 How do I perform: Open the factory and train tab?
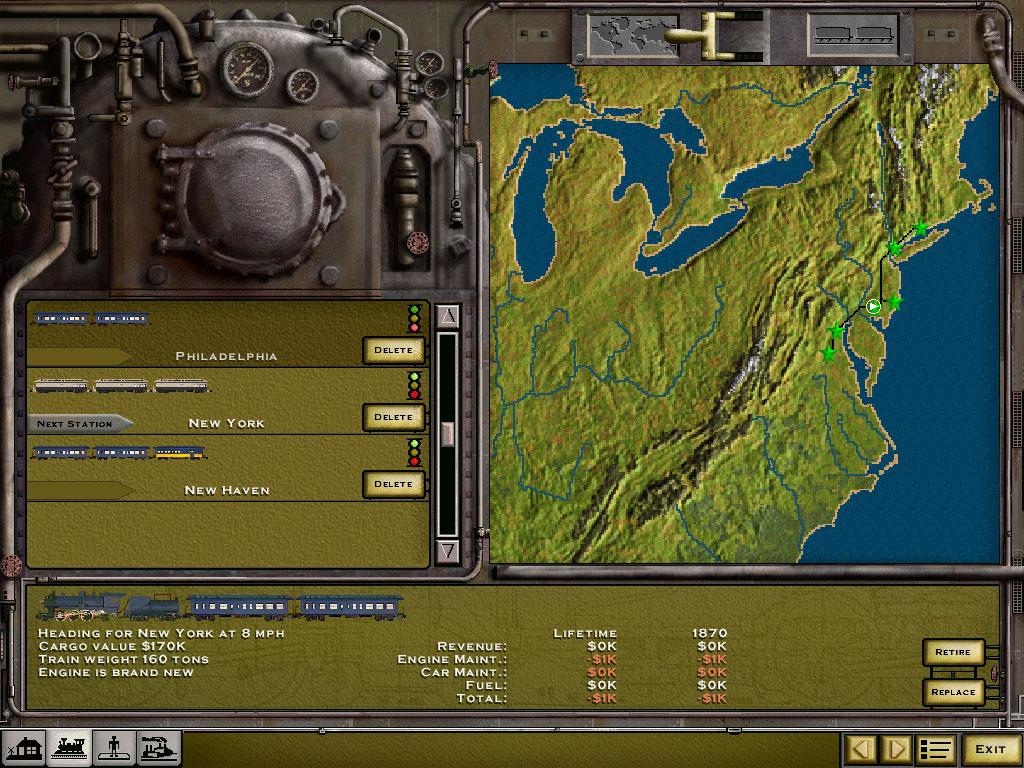(x=159, y=748)
